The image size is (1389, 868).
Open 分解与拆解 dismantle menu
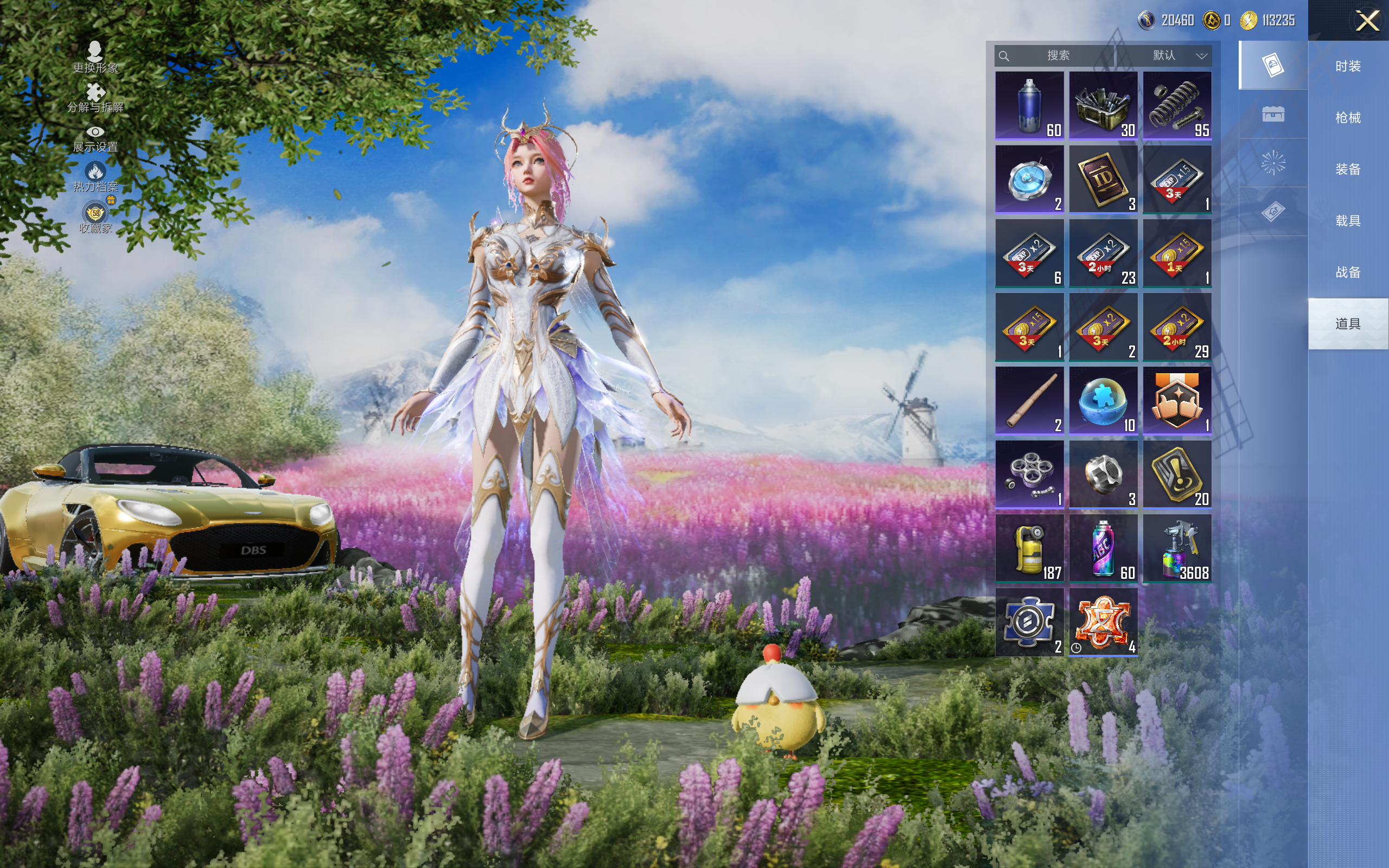point(95,98)
